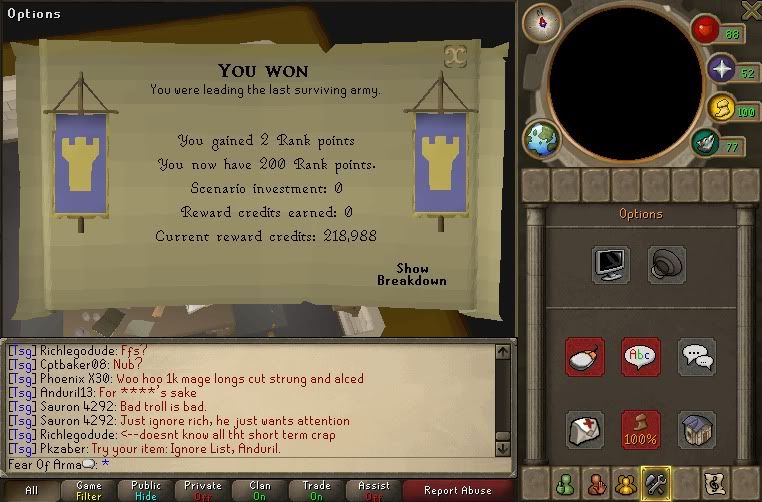Open the Graphics options monitor icon
Viewport: 762px width, 502px height.
610,265
